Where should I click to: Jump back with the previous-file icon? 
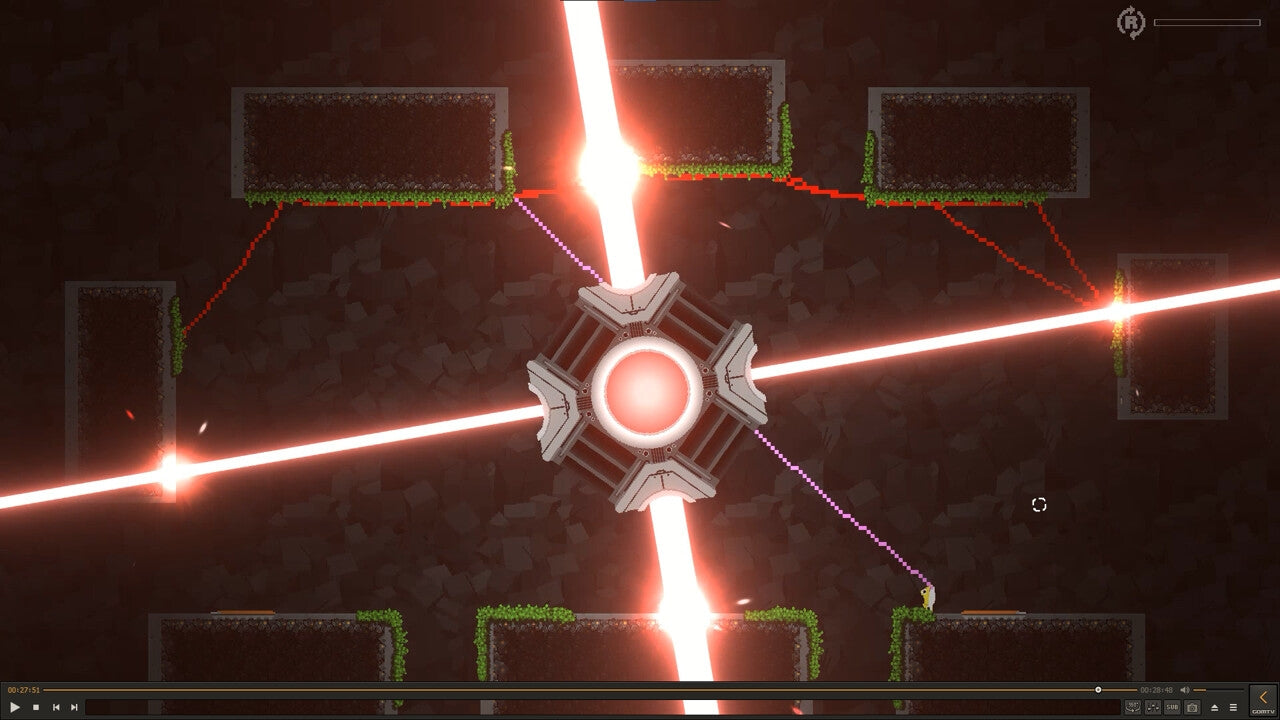(x=56, y=707)
